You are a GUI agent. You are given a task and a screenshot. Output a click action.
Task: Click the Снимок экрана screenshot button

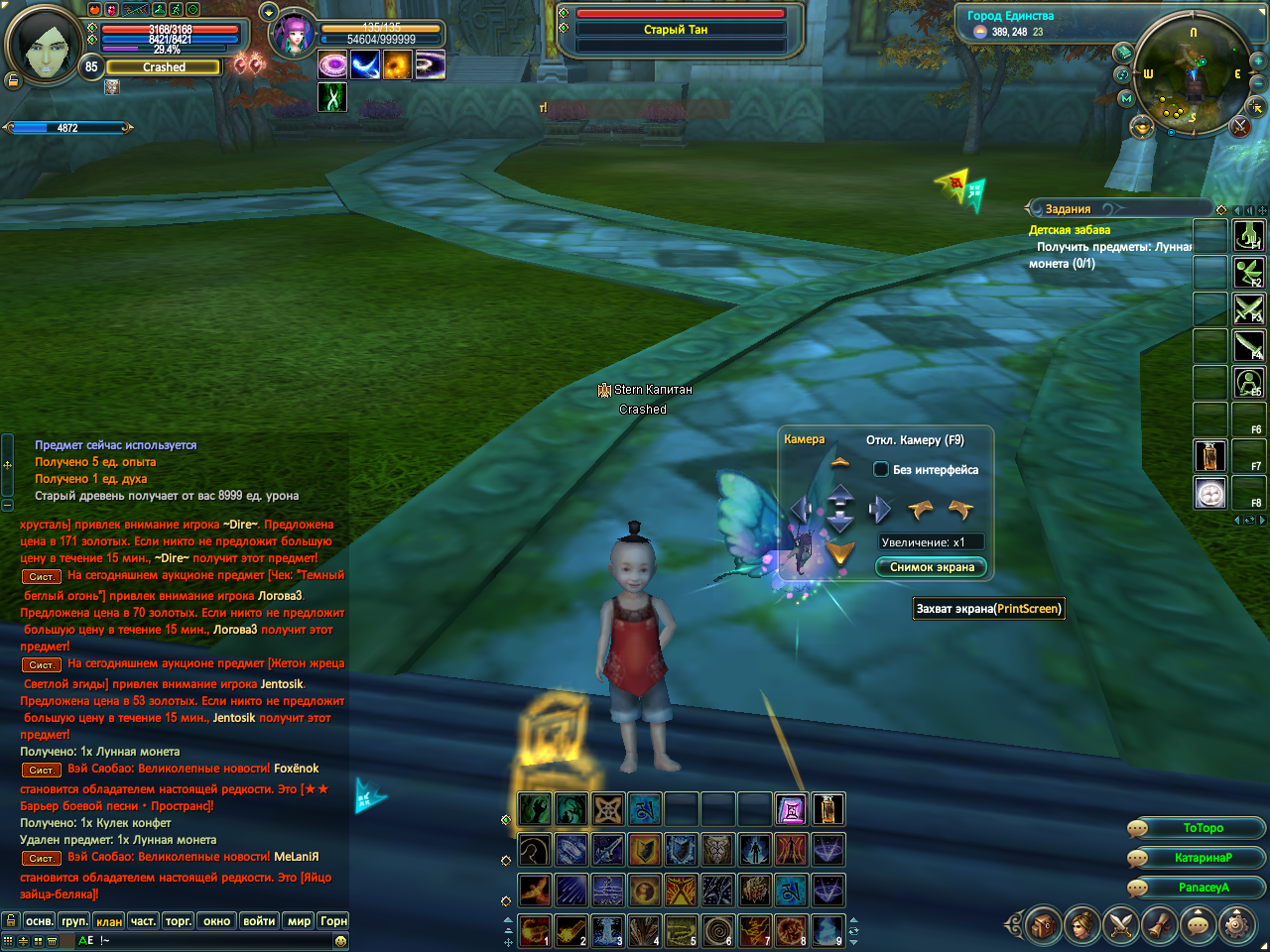(x=932, y=567)
